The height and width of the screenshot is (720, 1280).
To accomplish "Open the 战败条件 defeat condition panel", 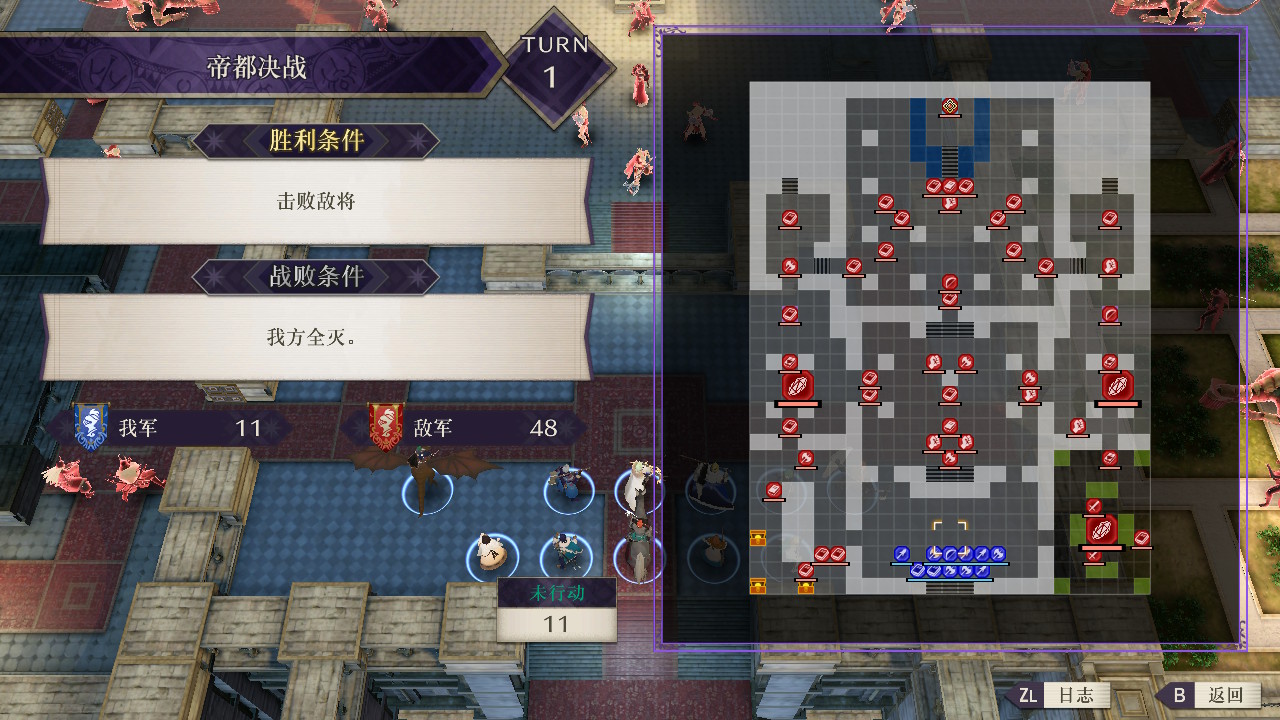I will point(316,276).
